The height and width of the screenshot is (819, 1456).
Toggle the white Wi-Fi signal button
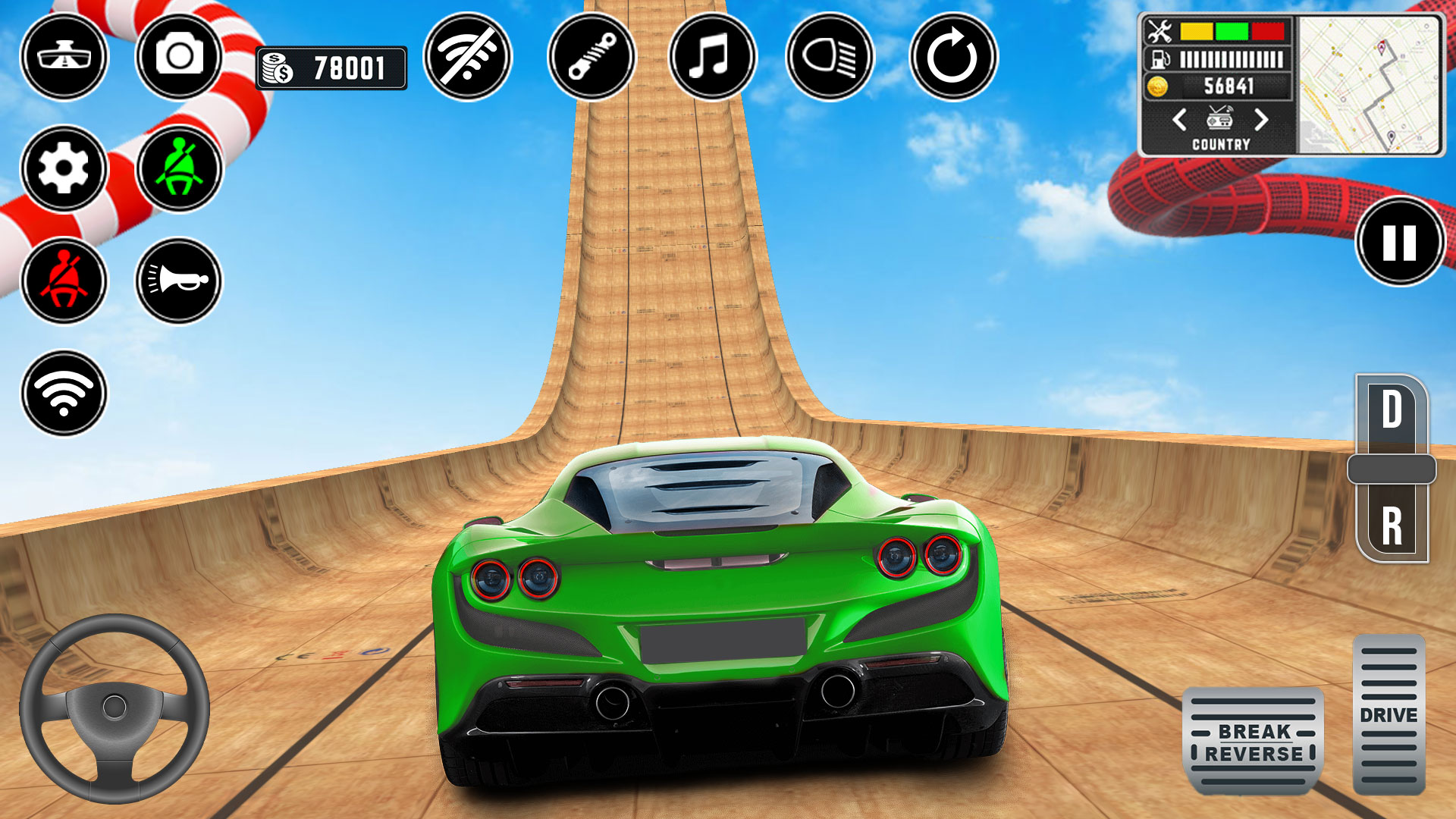(x=64, y=393)
